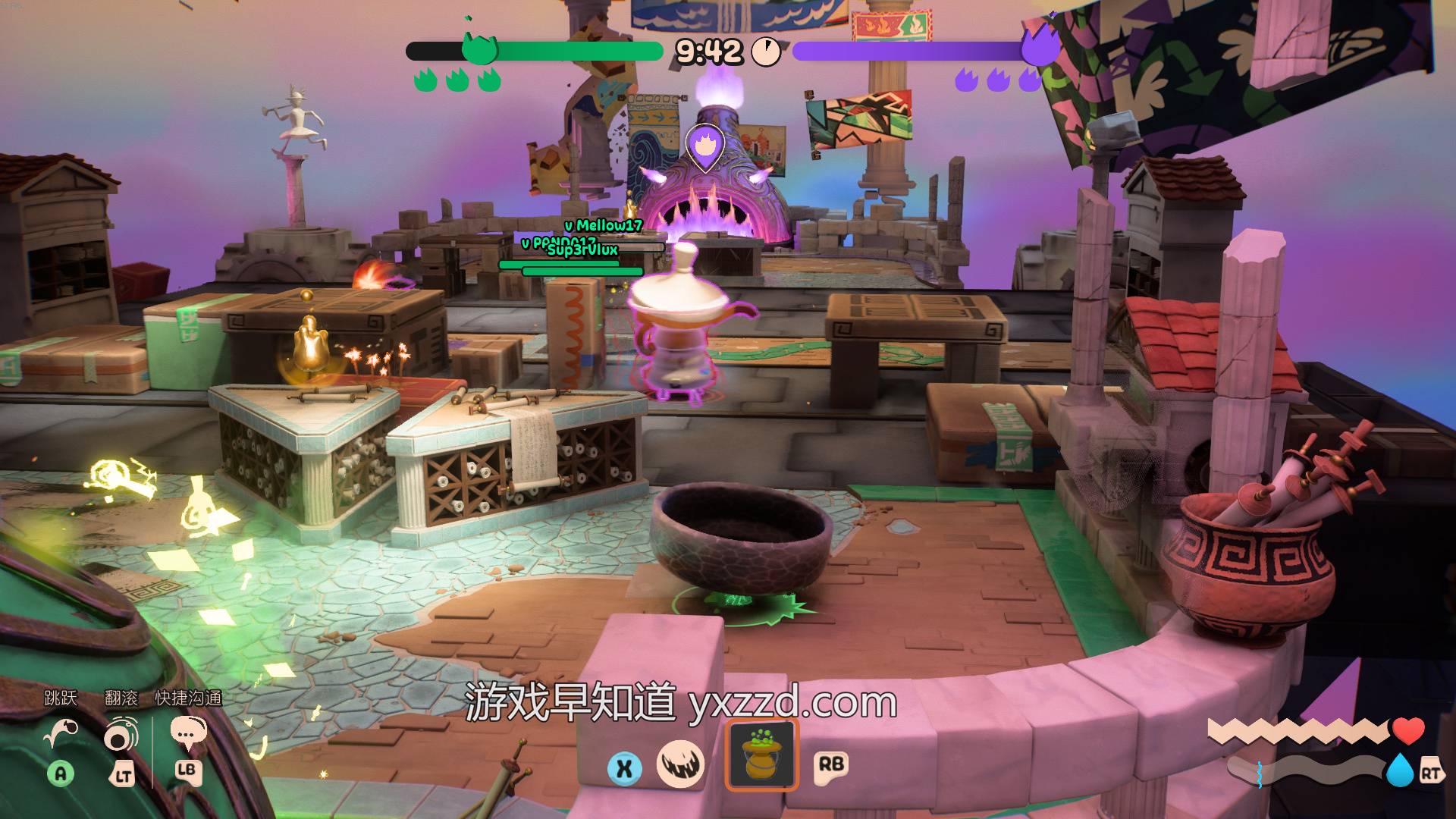Activate the roll (翻滚) ability icon
The image size is (1456, 819).
pyautogui.click(x=121, y=734)
